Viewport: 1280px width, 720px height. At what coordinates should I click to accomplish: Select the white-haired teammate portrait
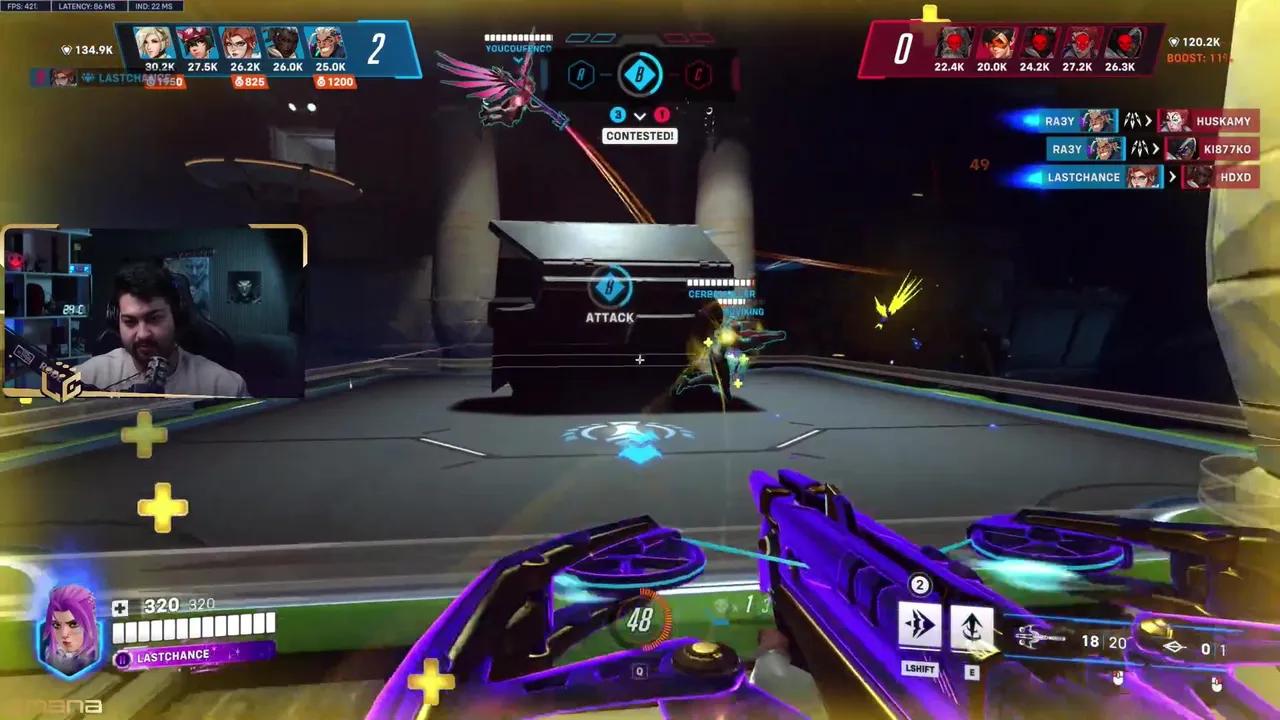pyautogui.click(x=327, y=44)
